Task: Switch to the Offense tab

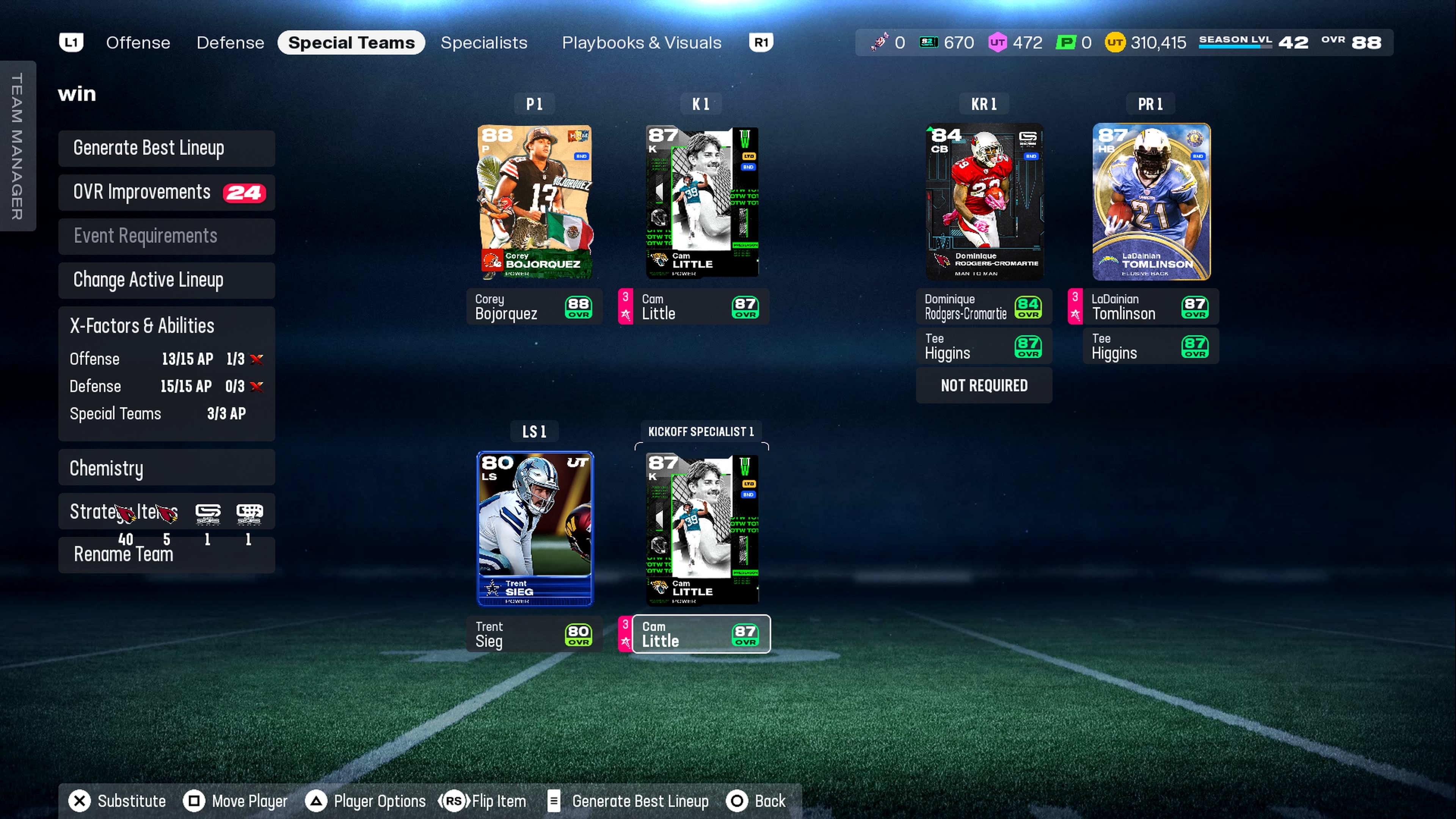Action: [x=138, y=43]
